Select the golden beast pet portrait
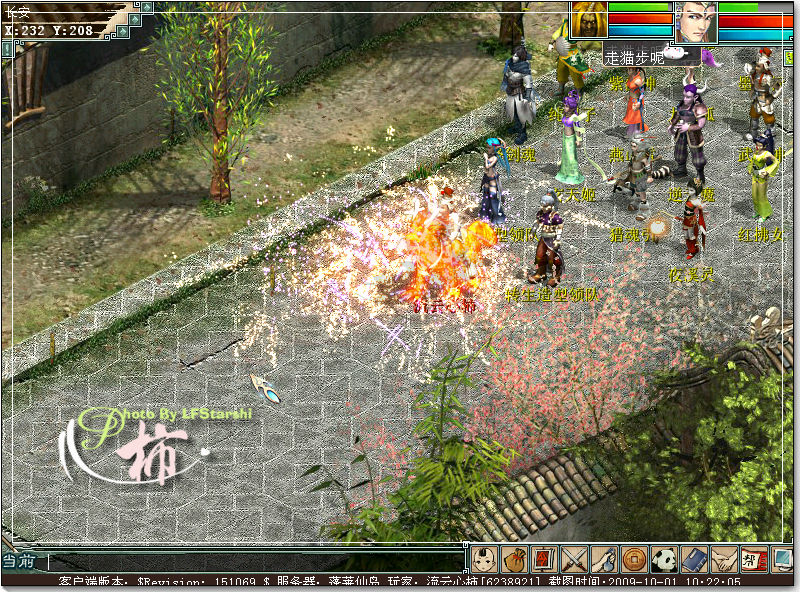The height and width of the screenshot is (592, 800). [x=588, y=20]
